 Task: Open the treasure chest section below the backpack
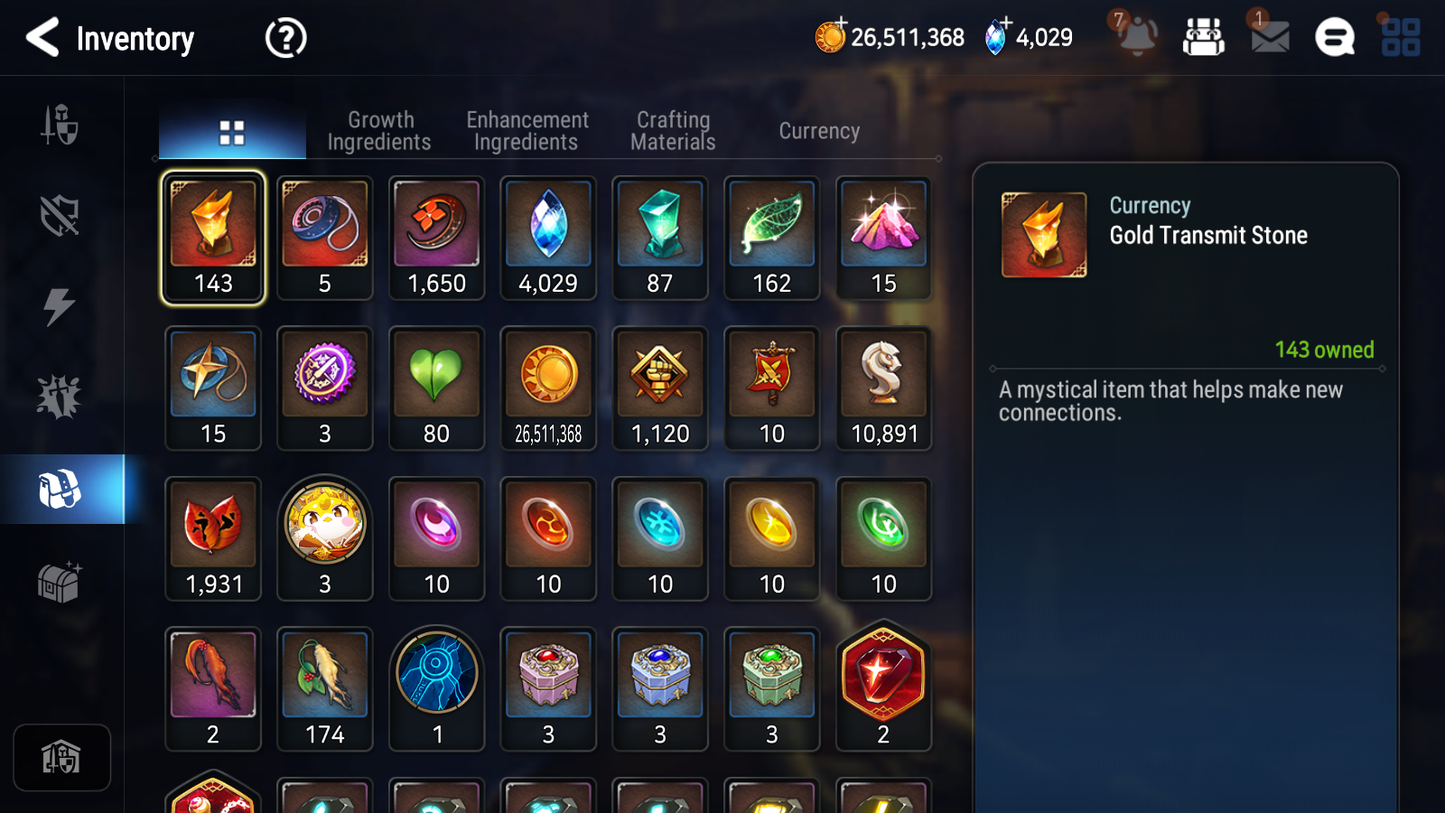(x=62, y=578)
